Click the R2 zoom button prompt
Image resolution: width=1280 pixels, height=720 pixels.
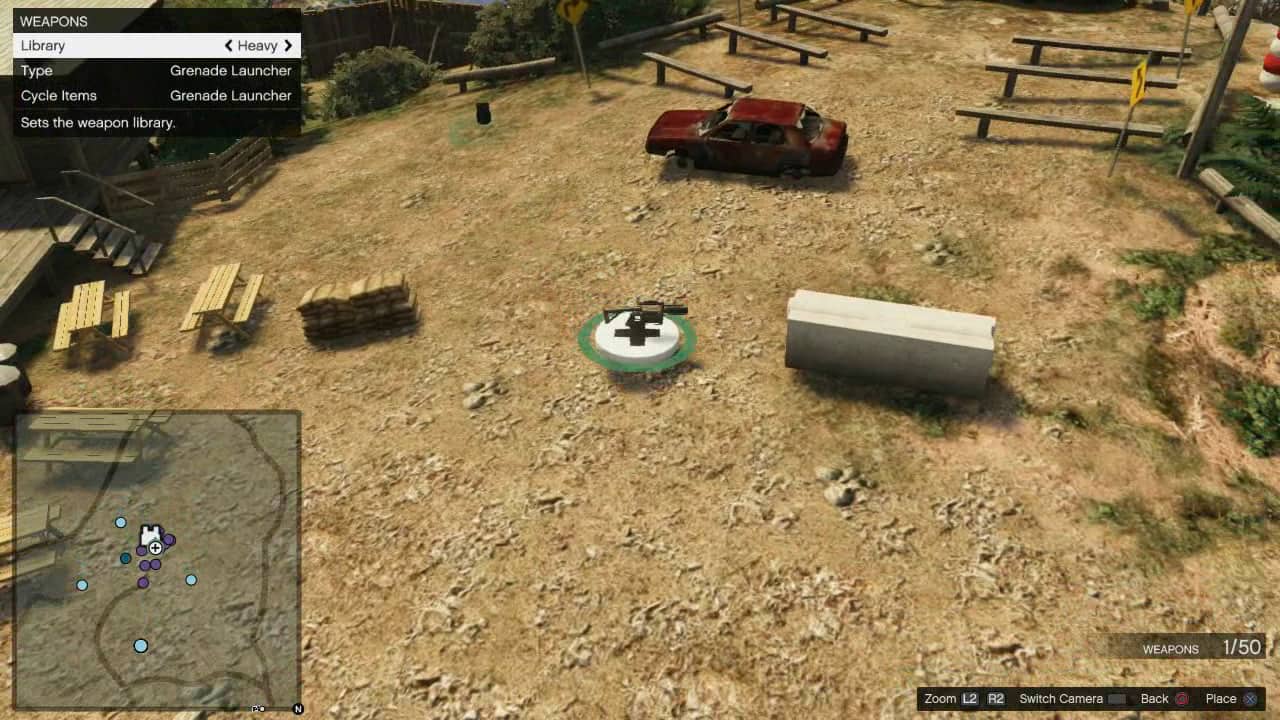click(x=995, y=698)
